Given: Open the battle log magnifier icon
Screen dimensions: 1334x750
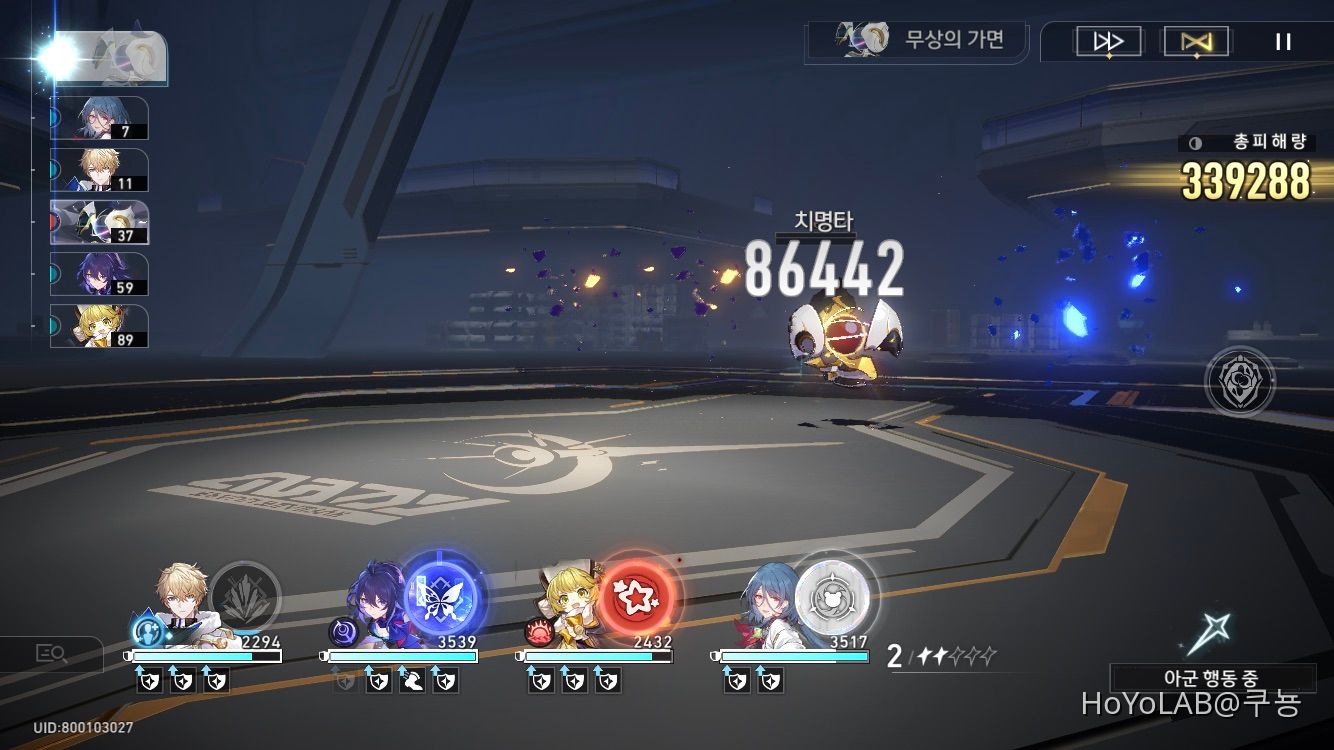Looking at the screenshot, I should (x=48, y=655).
